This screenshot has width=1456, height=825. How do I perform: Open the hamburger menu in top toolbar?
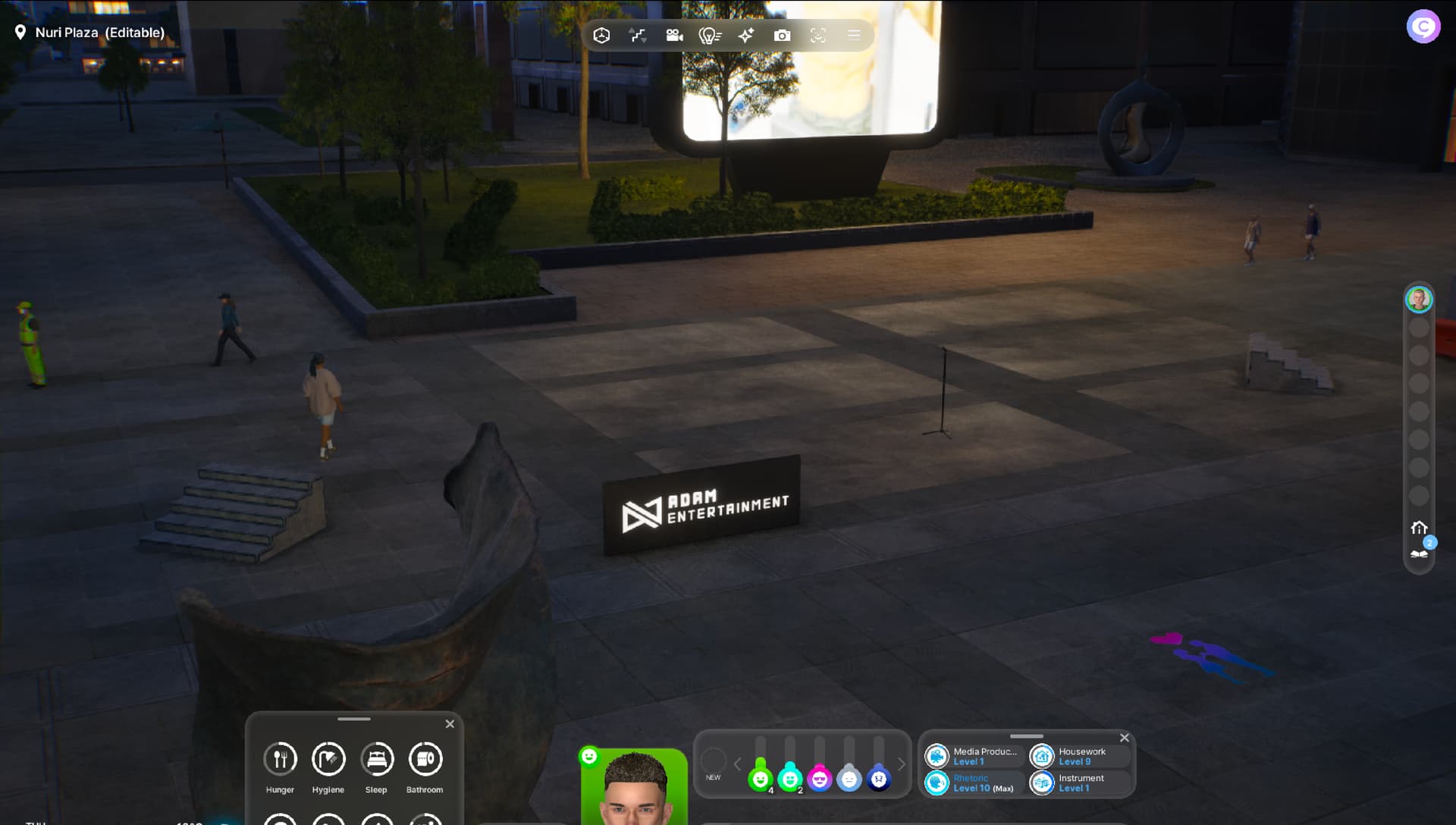[854, 36]
